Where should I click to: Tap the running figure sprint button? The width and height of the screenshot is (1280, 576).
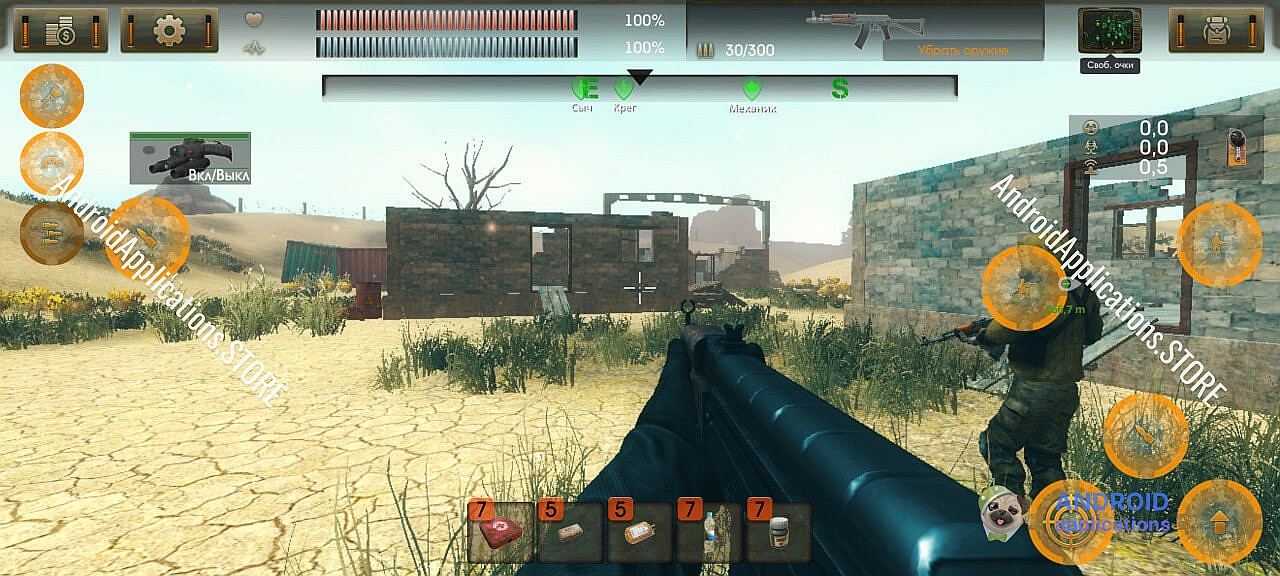[1023, 288]
